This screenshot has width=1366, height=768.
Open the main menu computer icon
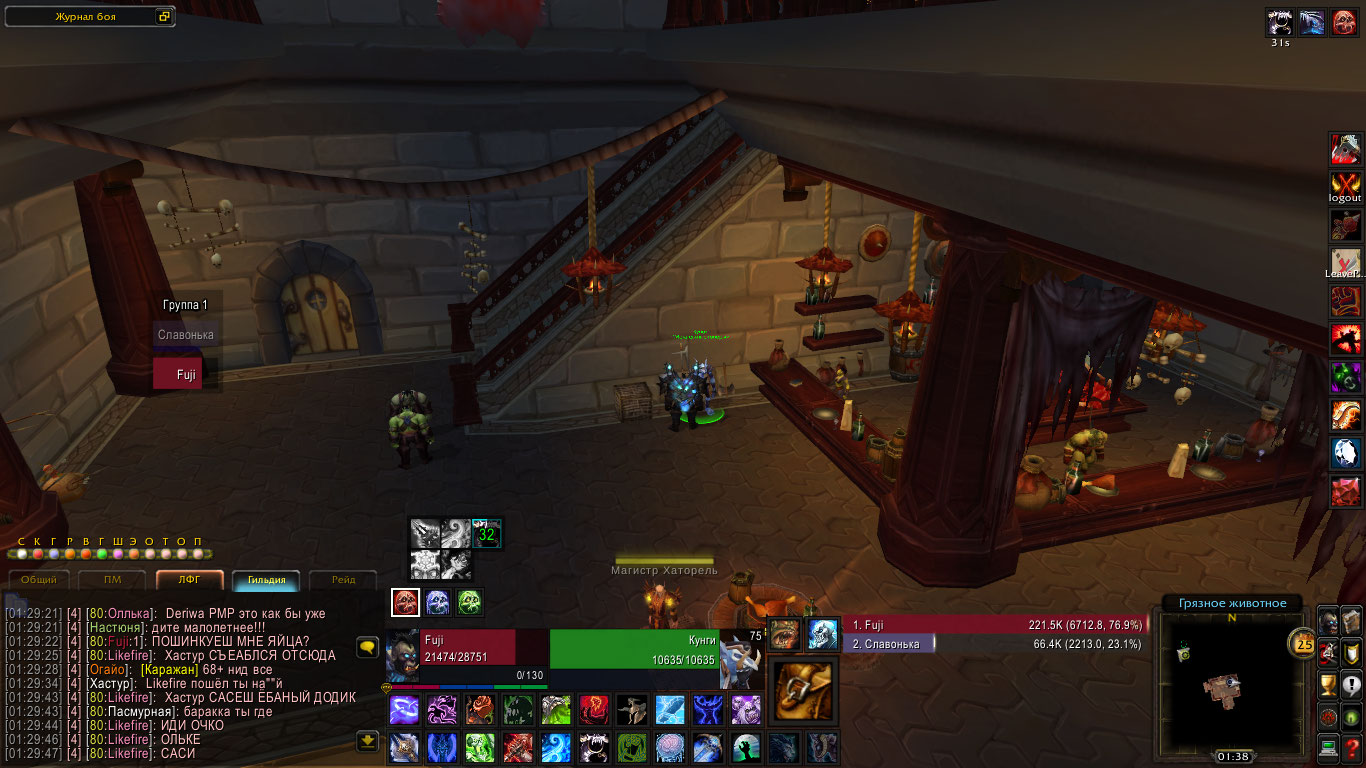point(1328,746)
